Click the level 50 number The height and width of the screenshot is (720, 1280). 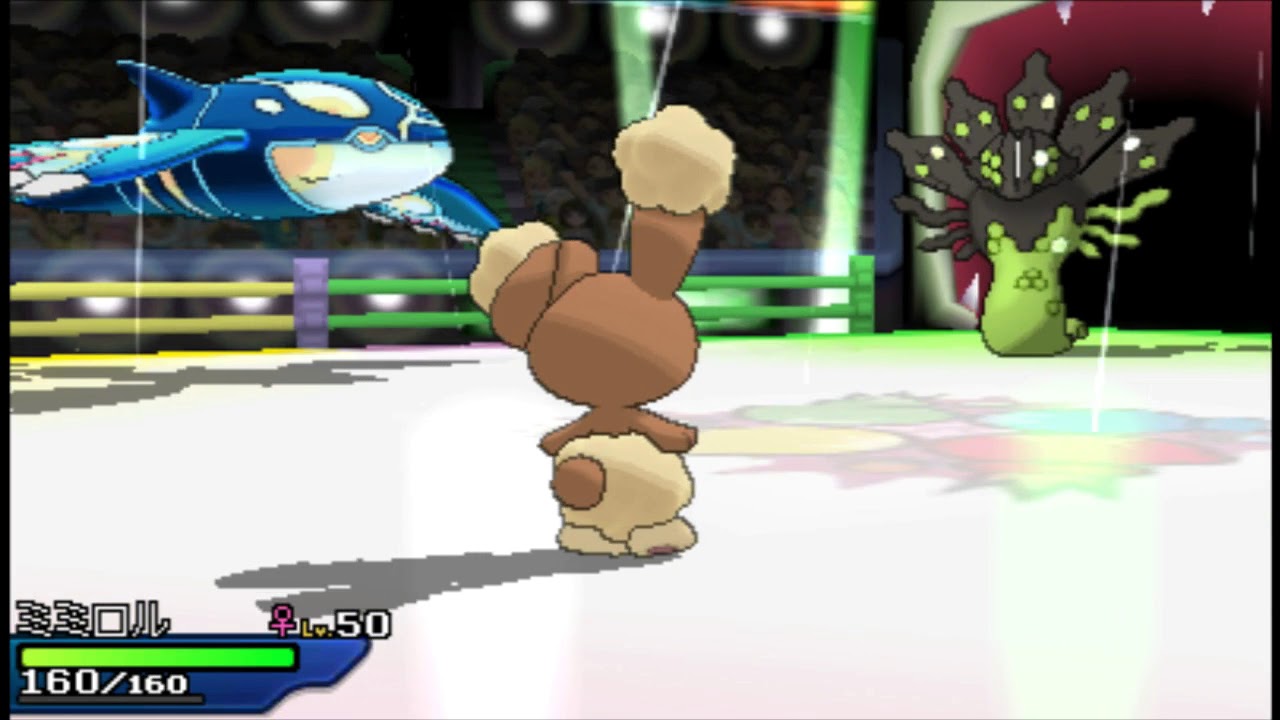pos(362,623)
